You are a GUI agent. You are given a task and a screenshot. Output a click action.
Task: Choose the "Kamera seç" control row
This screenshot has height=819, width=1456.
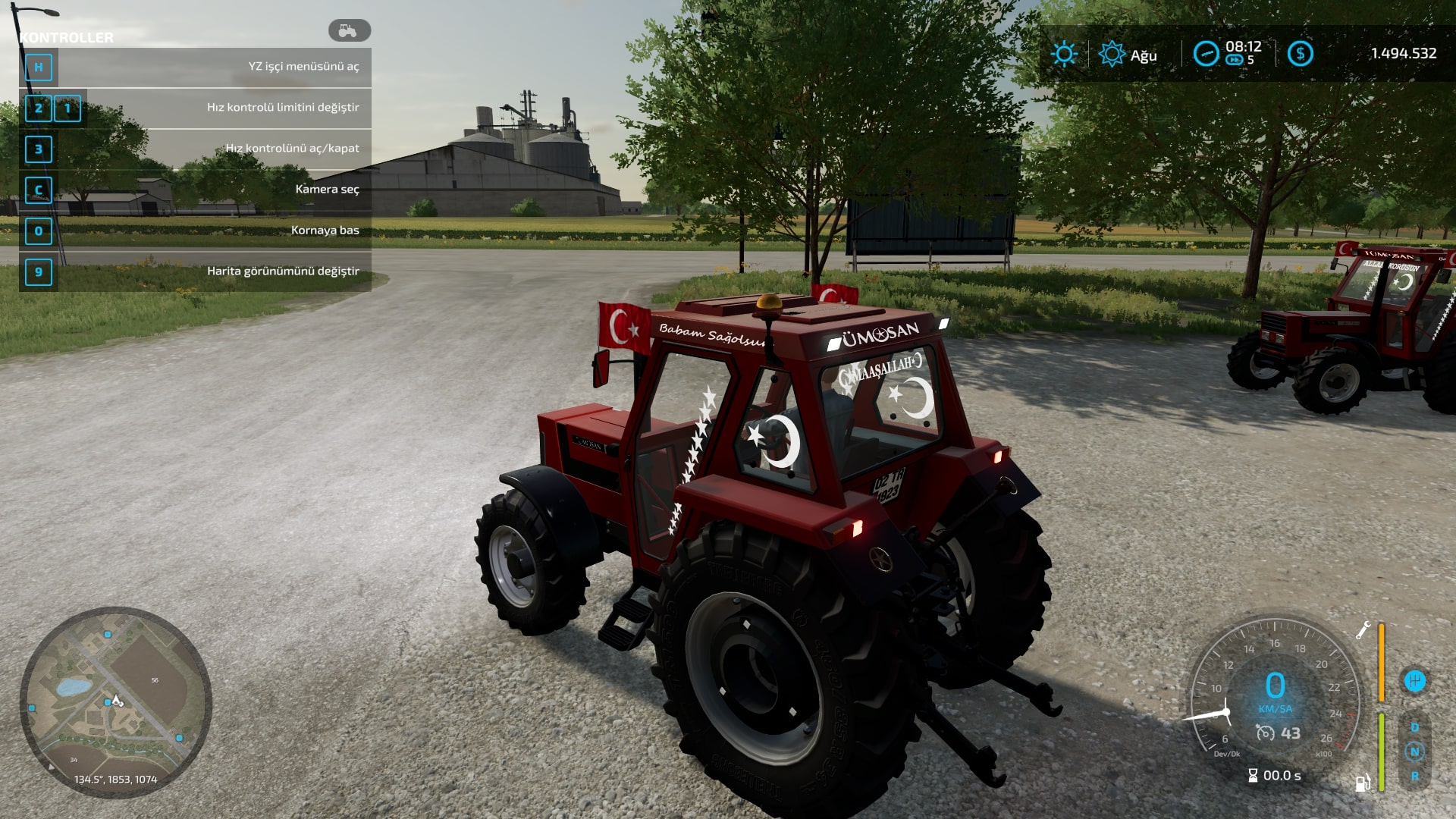click(x=196, y=190)
